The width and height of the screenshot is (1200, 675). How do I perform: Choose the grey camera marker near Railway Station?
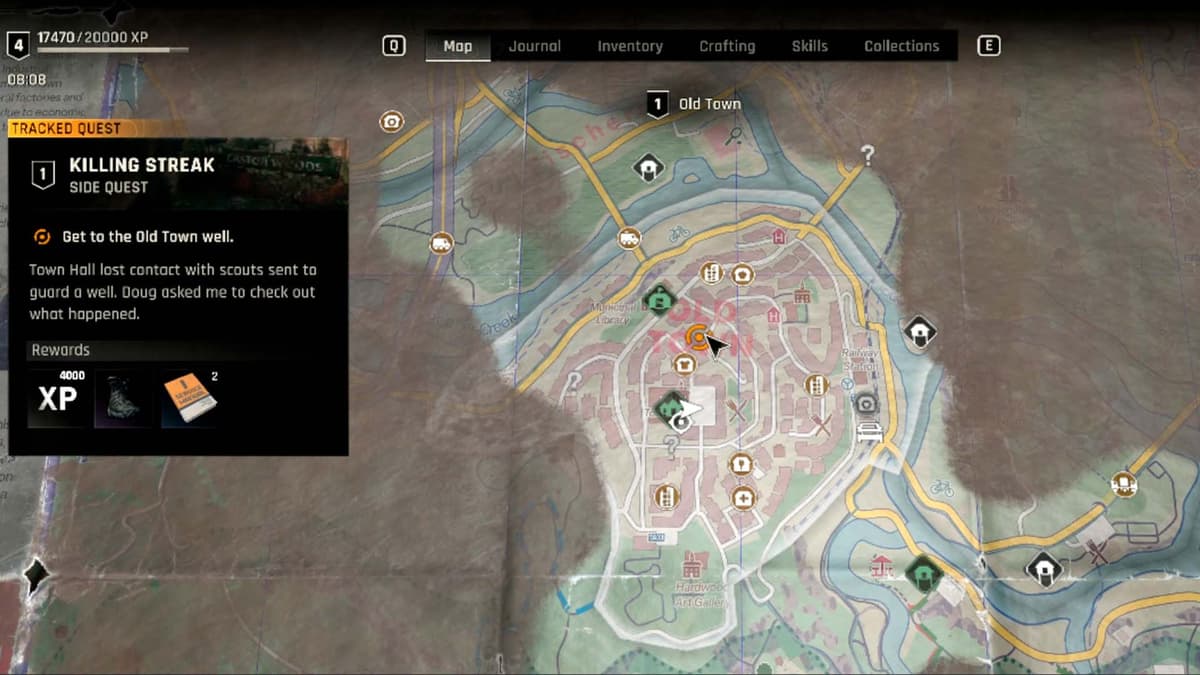coord(866,403)
